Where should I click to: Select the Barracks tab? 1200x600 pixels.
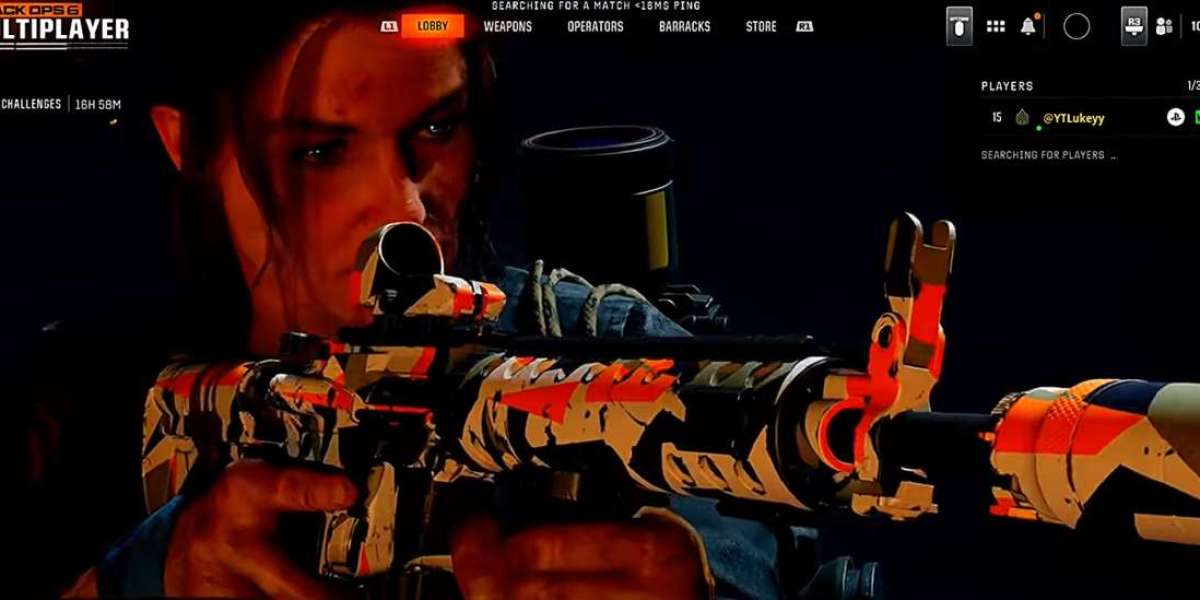pyautogui.click(x=683, y=27)
